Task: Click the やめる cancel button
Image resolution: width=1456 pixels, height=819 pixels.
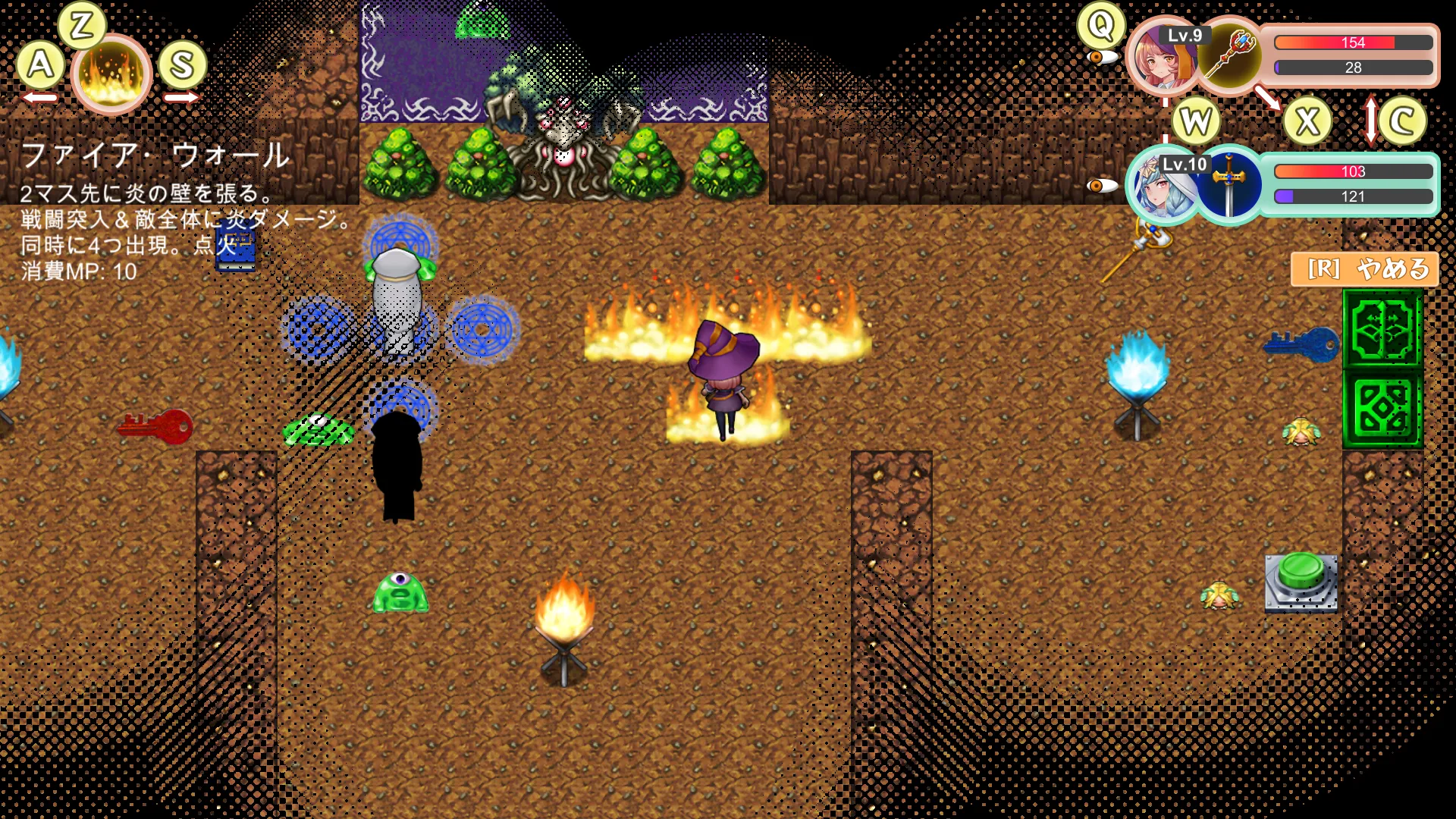Action: click(1364, 269)
